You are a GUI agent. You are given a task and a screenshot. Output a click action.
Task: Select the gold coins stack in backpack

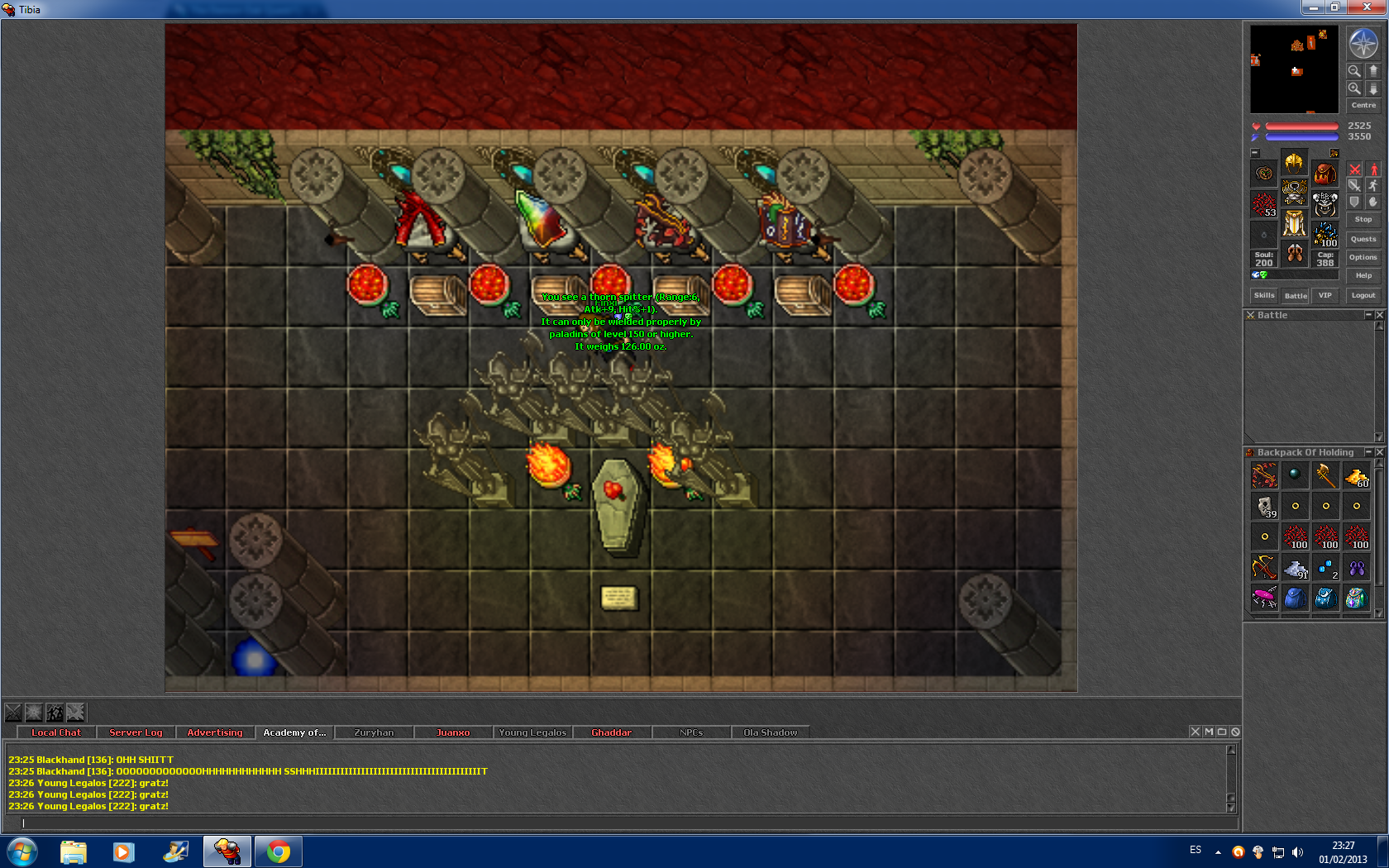click(x=1357, y=476)
